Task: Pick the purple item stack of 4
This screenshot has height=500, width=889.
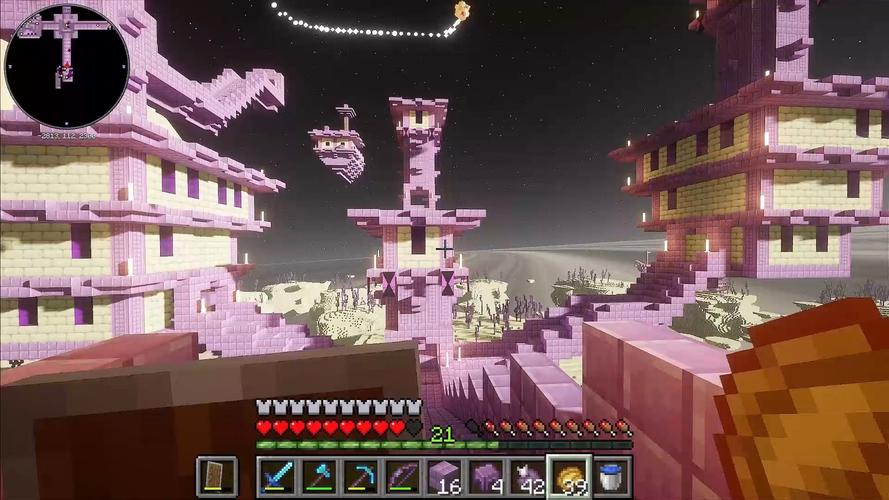Action: tap(485, 476)
